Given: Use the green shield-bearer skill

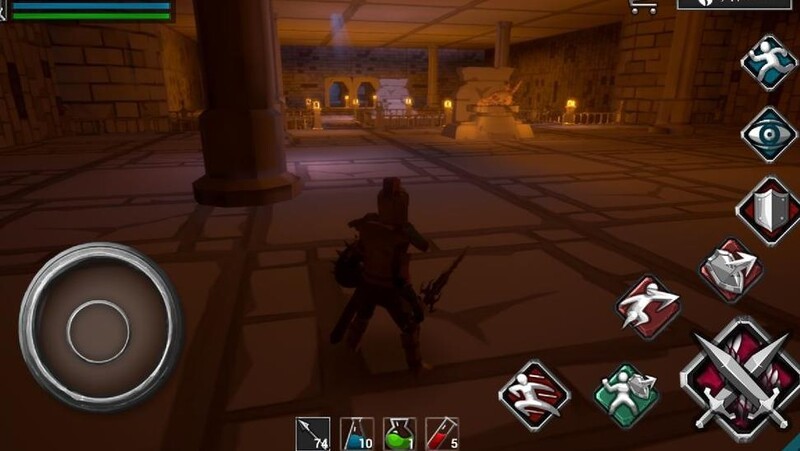Looking at the screenshot, I should [x=626, y=391].
